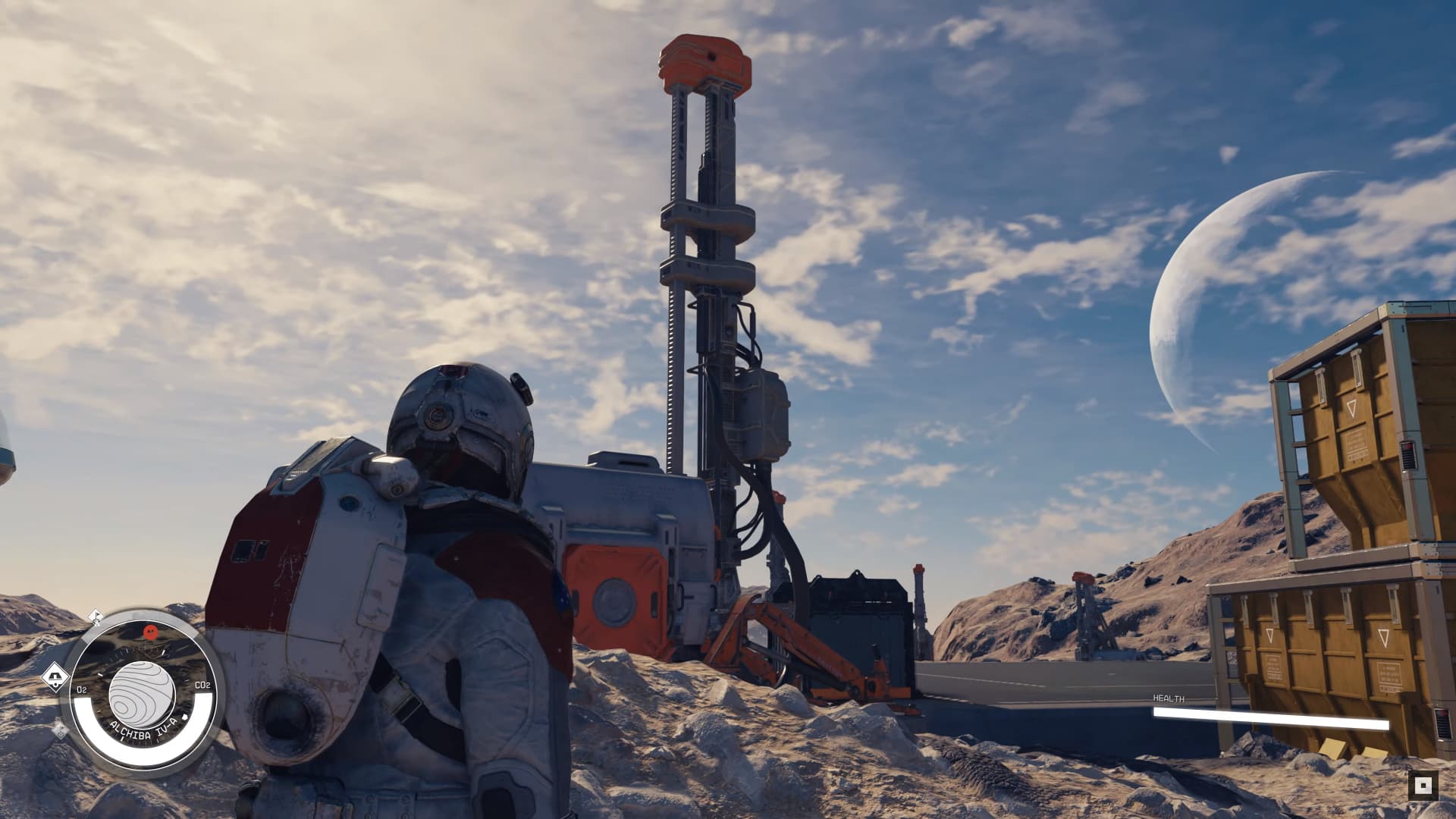Click the bright outpost diamond marker
1456x819 pixels.
55,677
